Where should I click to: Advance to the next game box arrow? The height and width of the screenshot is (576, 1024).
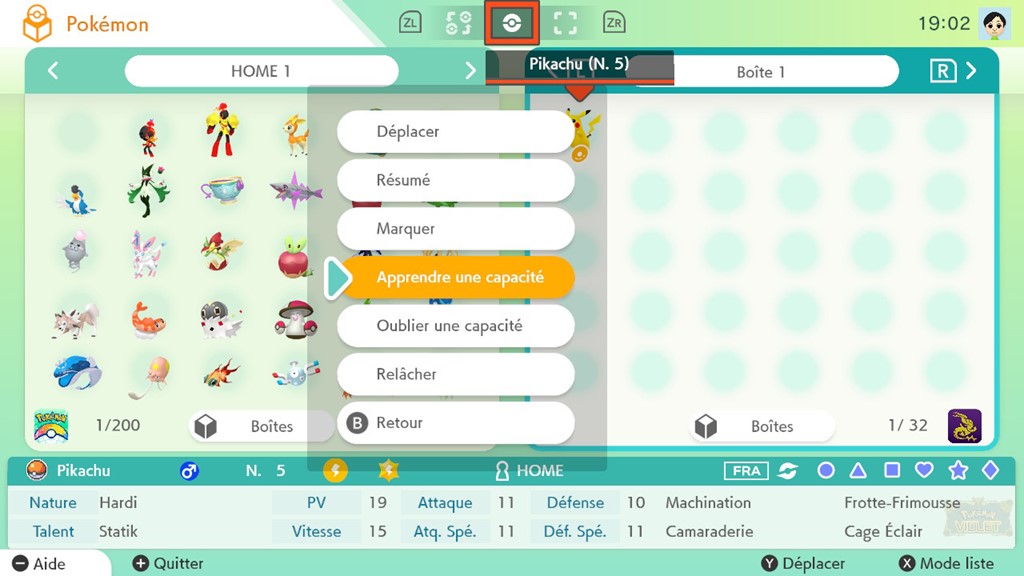pyautogui.click(x=971, y=71)
